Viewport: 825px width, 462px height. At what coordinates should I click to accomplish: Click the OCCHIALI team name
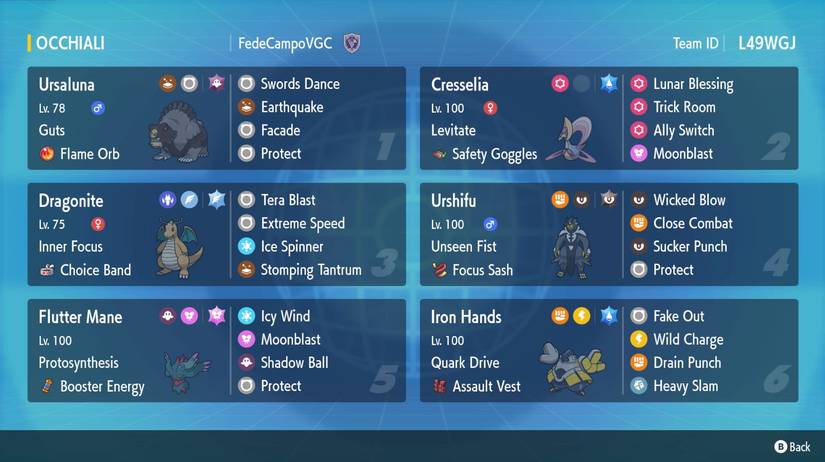click(x=70, y=43)
